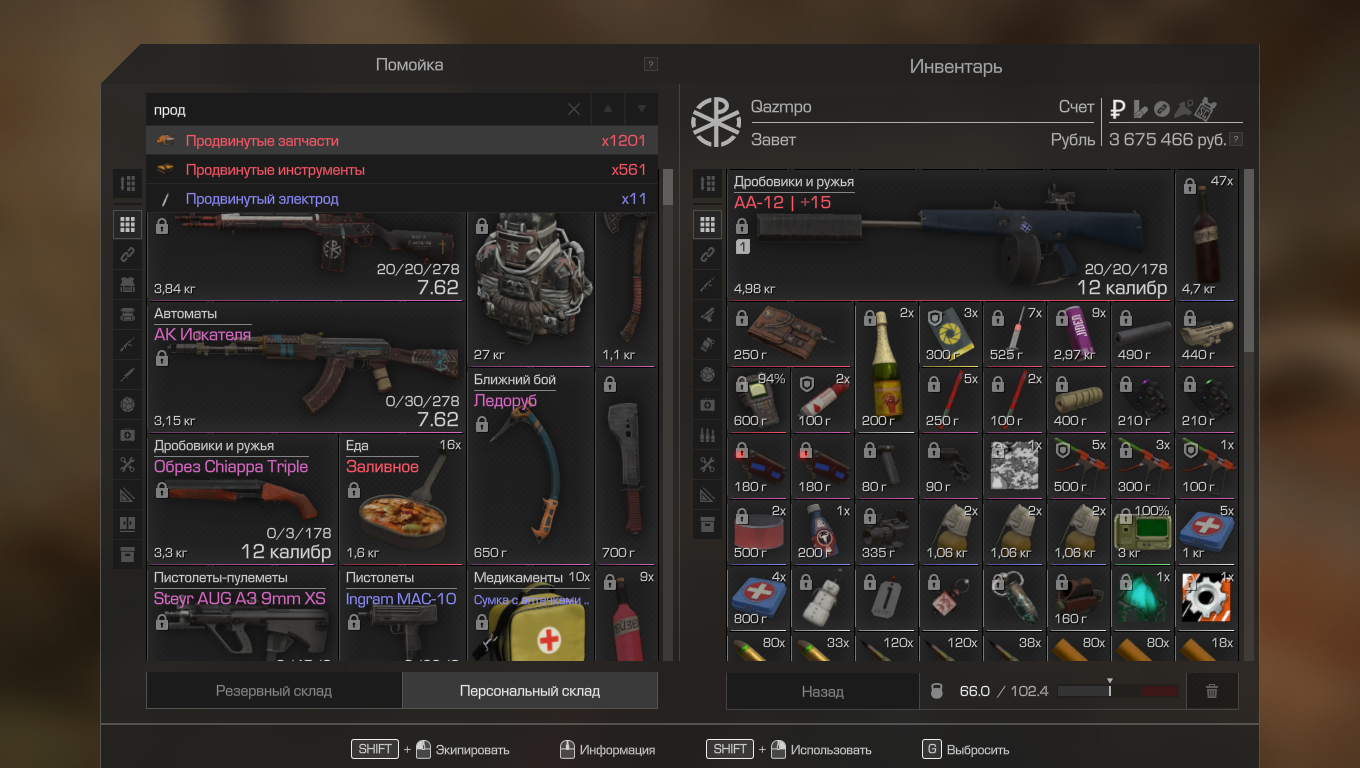
Task: Select the champagne bottle in inventory
Action: pyautogui.click(x=886, y=366)
